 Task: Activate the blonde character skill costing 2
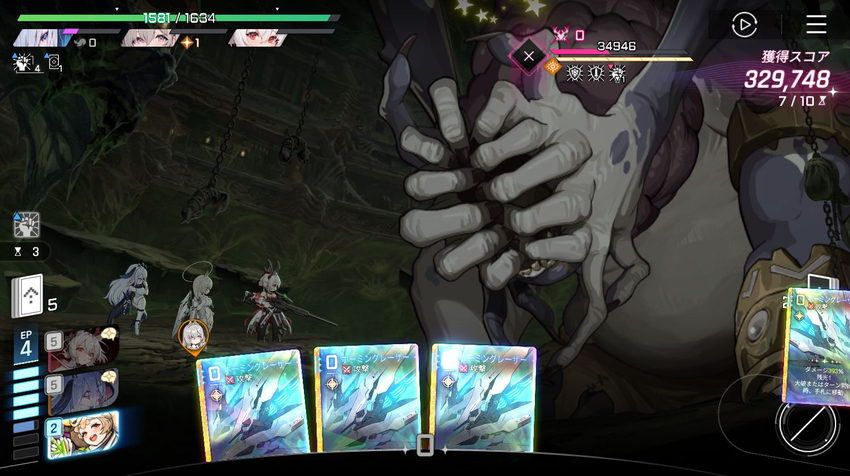83,435
